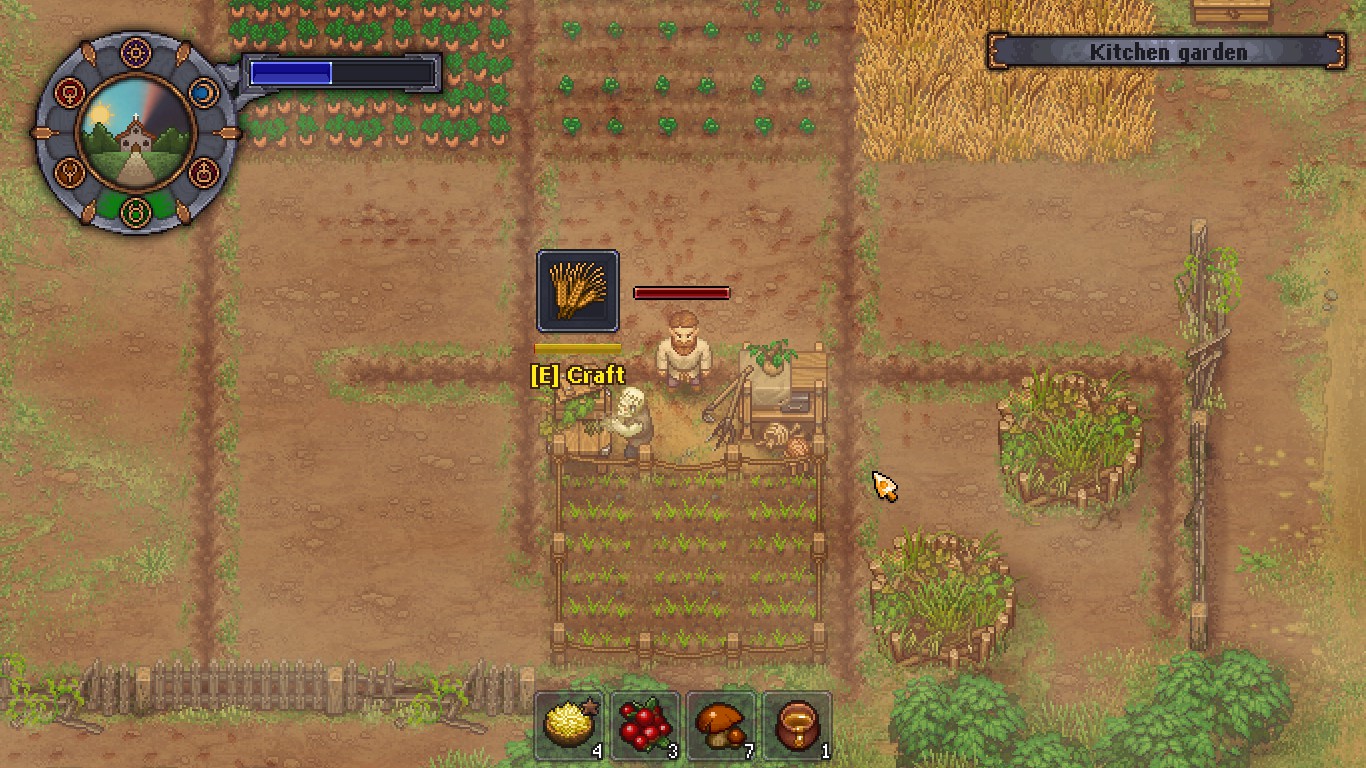Click the yellow crafting progress bar
Viewport: 1366px width, 768px height.
(x=577, y=346)
